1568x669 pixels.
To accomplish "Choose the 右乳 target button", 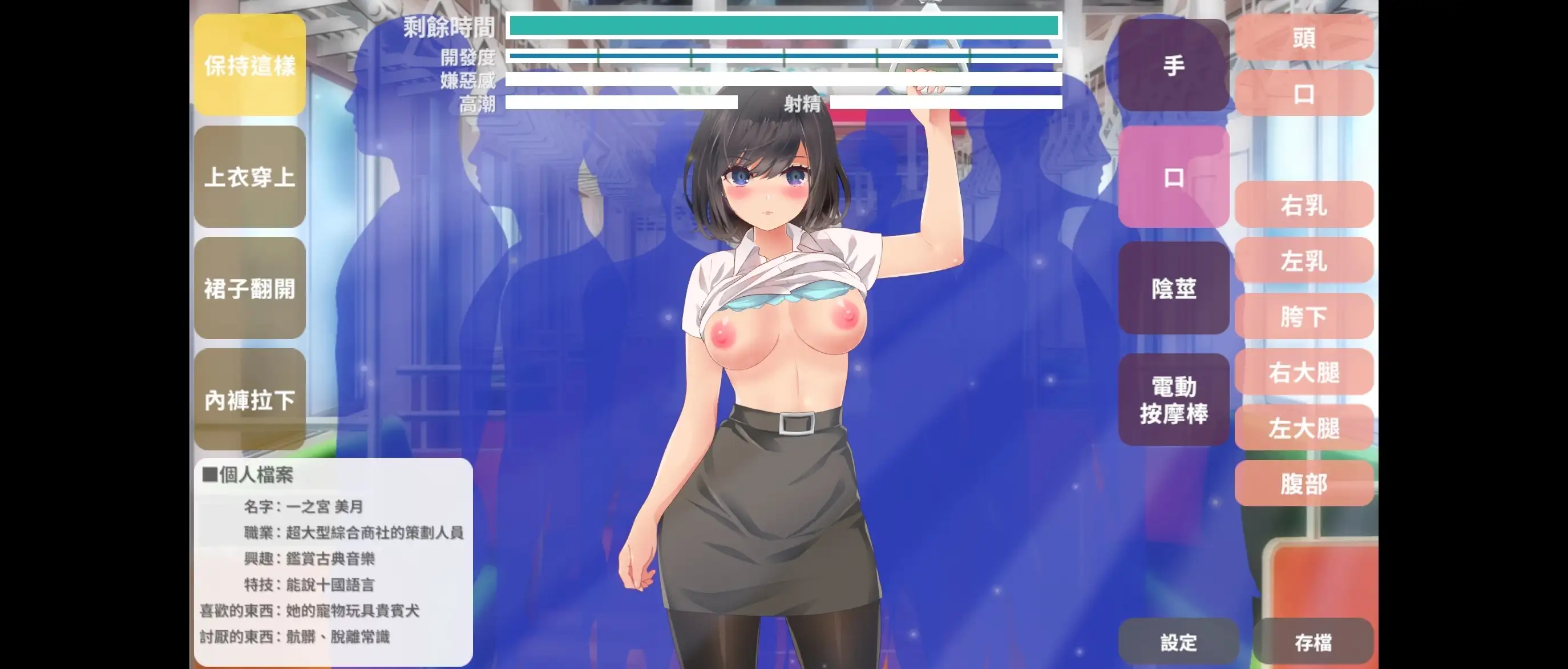I will coord(1304,205).
